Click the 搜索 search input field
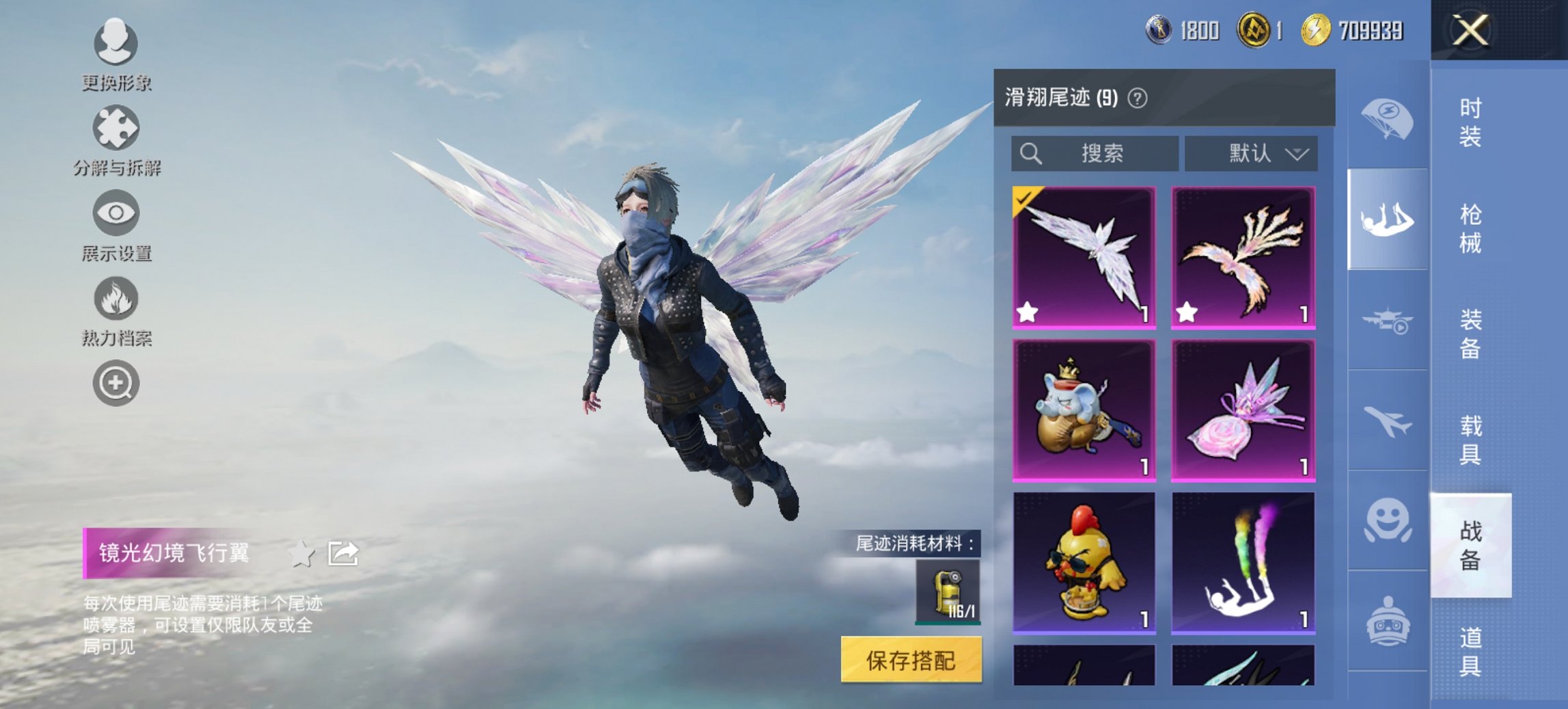The image size is (1568, 709). click(1093, 154)
